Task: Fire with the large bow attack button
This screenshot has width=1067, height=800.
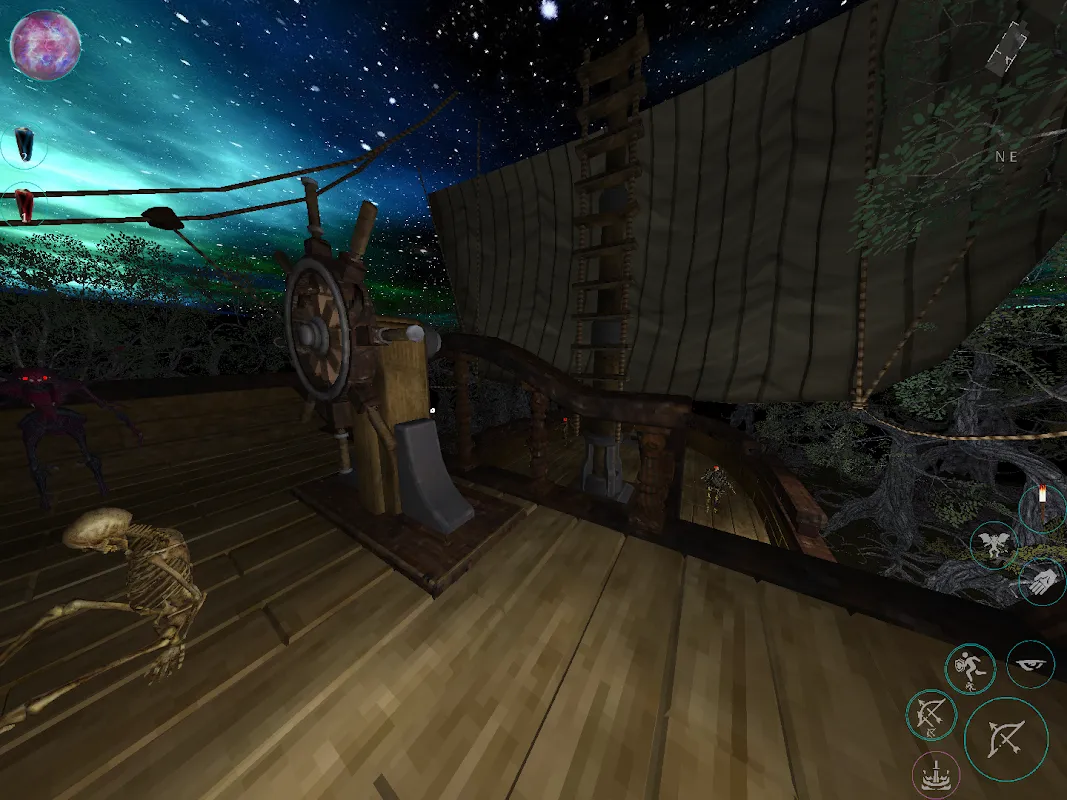Action: pos(1006,739)
